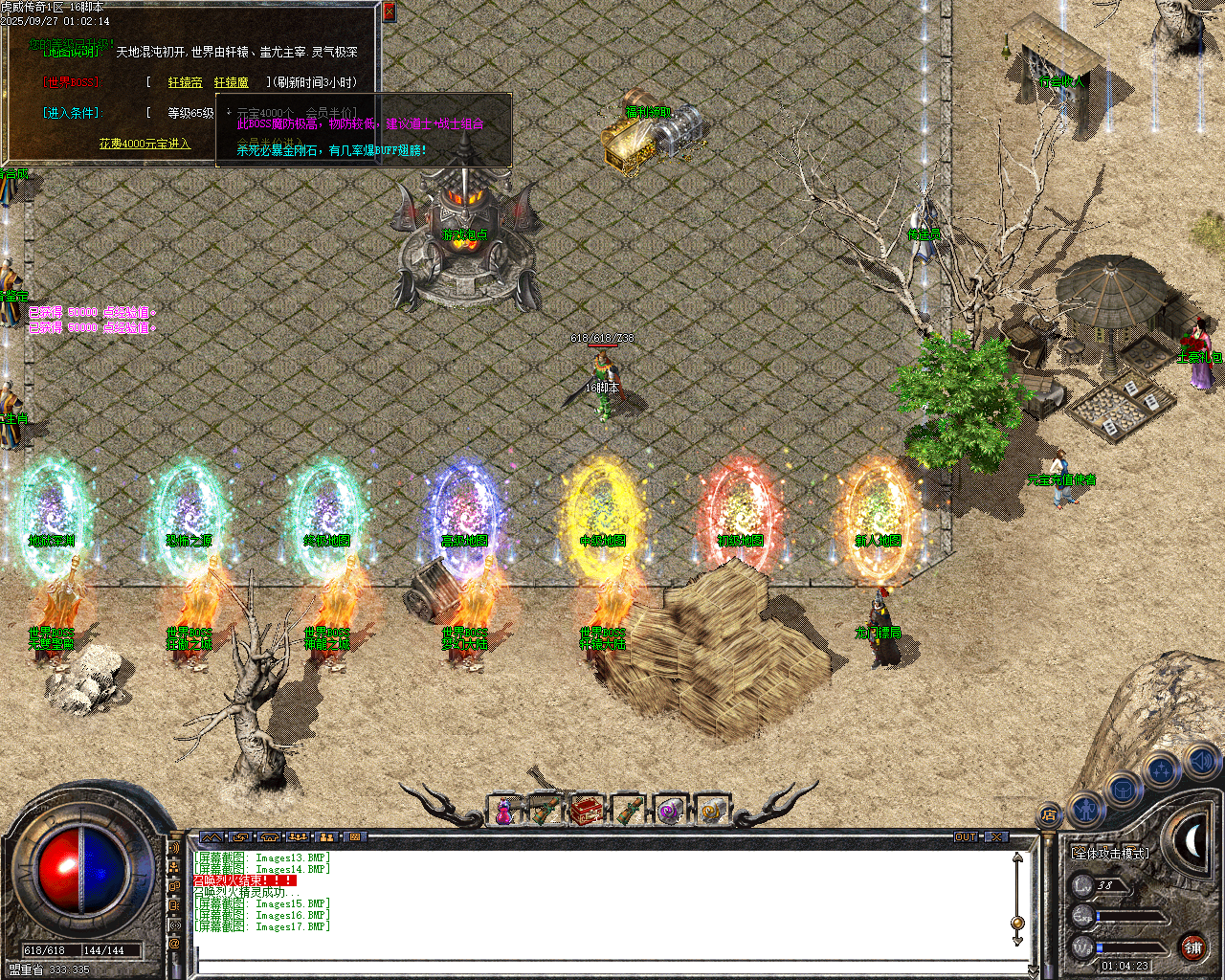Use the purple scroll in quickbar slot 5
Image resolution: width=1225 pixels, height=980 pixels.
(x=669, y=811)
